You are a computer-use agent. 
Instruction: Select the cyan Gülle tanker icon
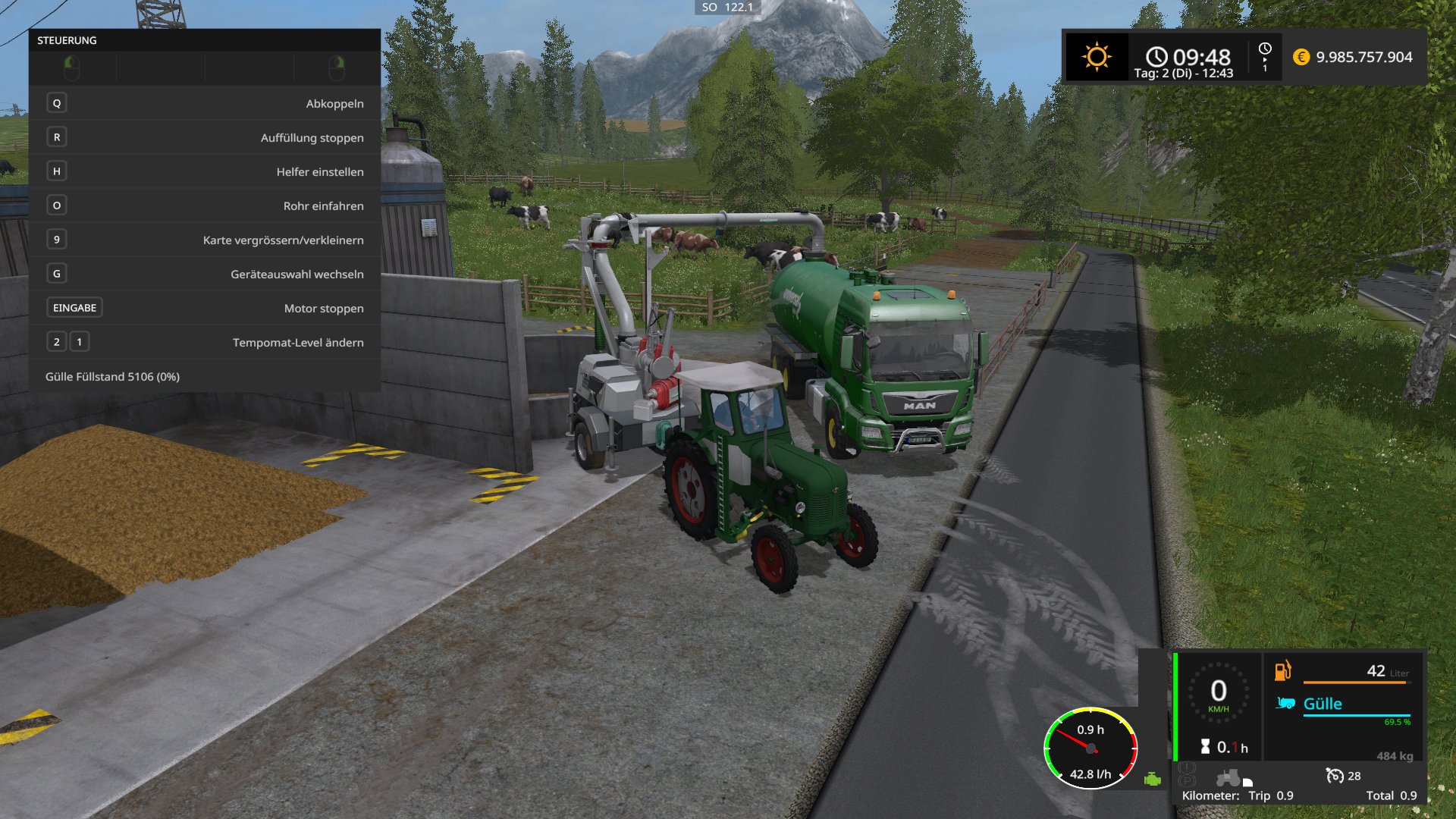point(1285,703)
